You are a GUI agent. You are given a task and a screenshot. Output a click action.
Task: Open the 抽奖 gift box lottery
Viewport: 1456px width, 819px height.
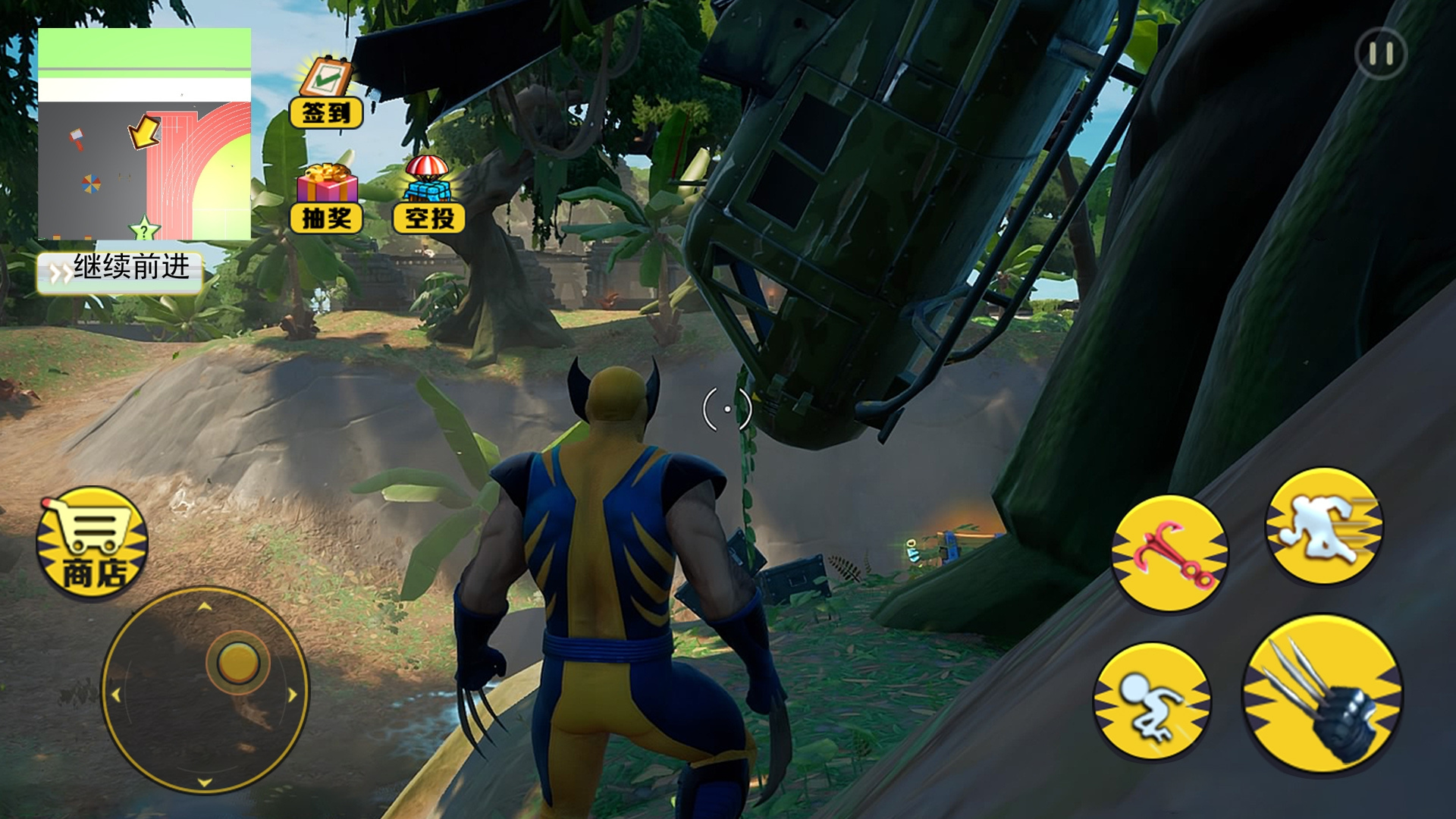pos(327,198)
